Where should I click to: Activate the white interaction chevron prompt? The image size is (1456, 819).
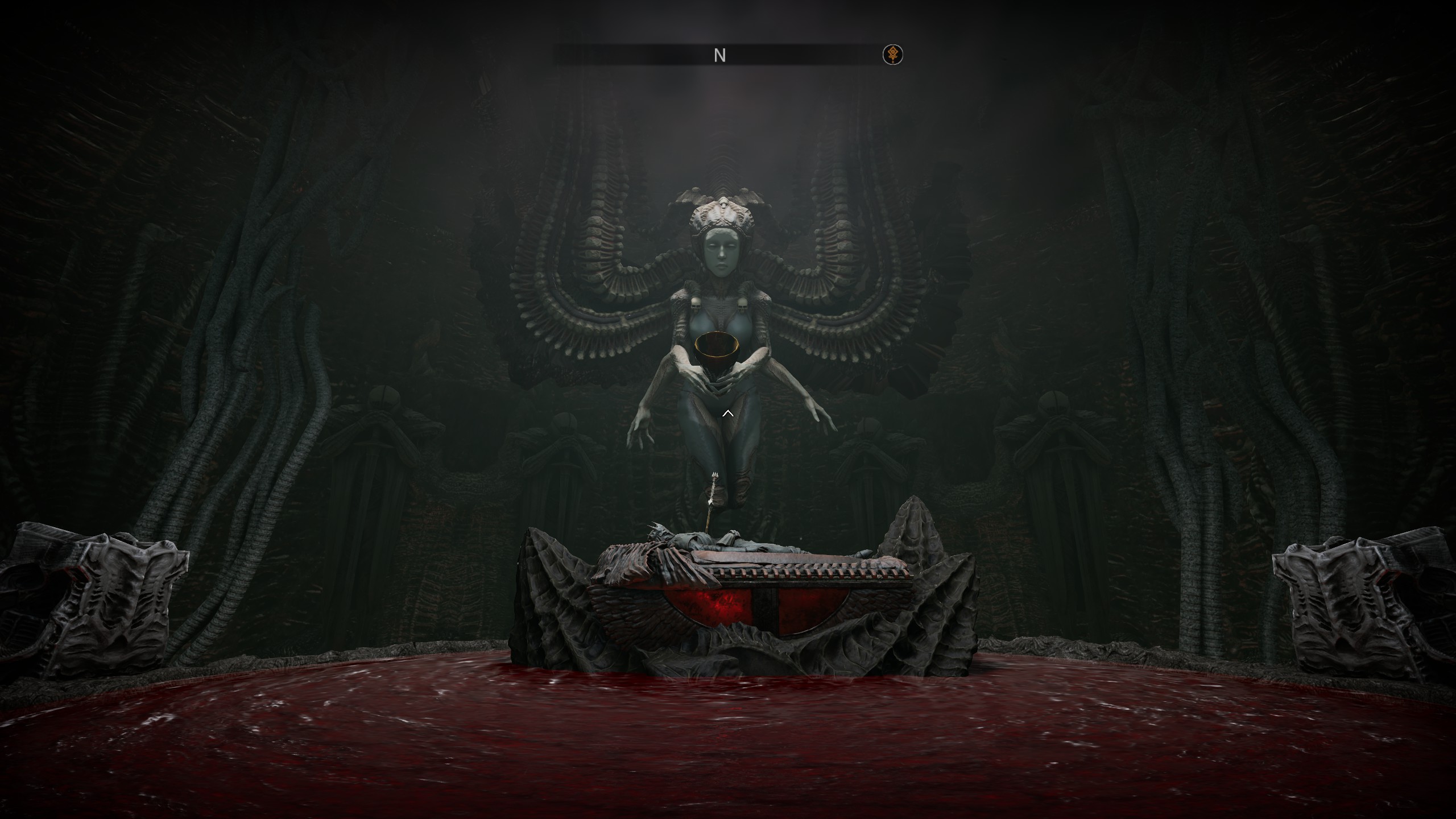tap(727, 414)
